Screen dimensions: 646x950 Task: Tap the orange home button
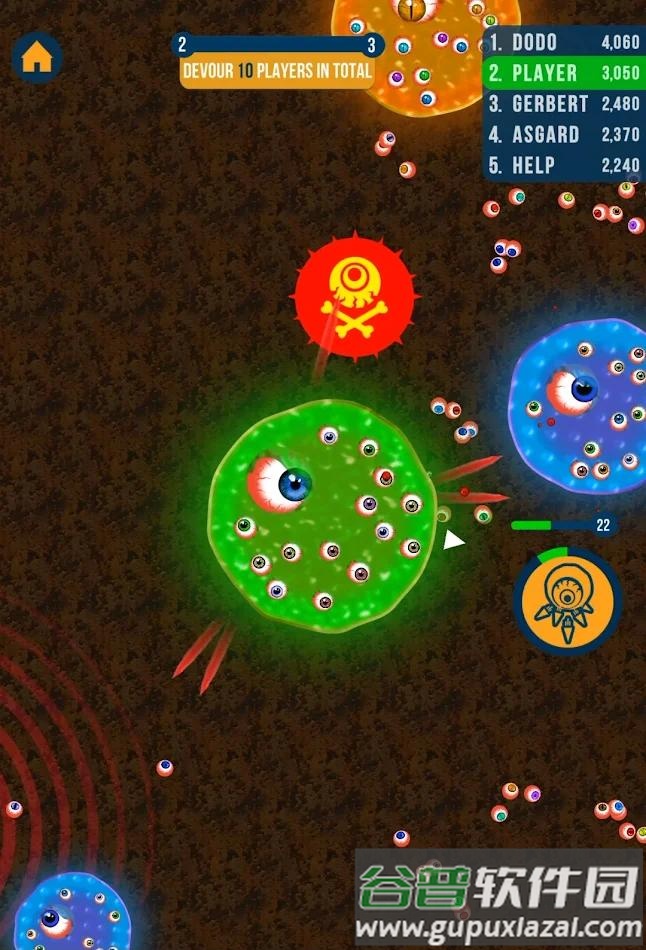pos(36,57)
